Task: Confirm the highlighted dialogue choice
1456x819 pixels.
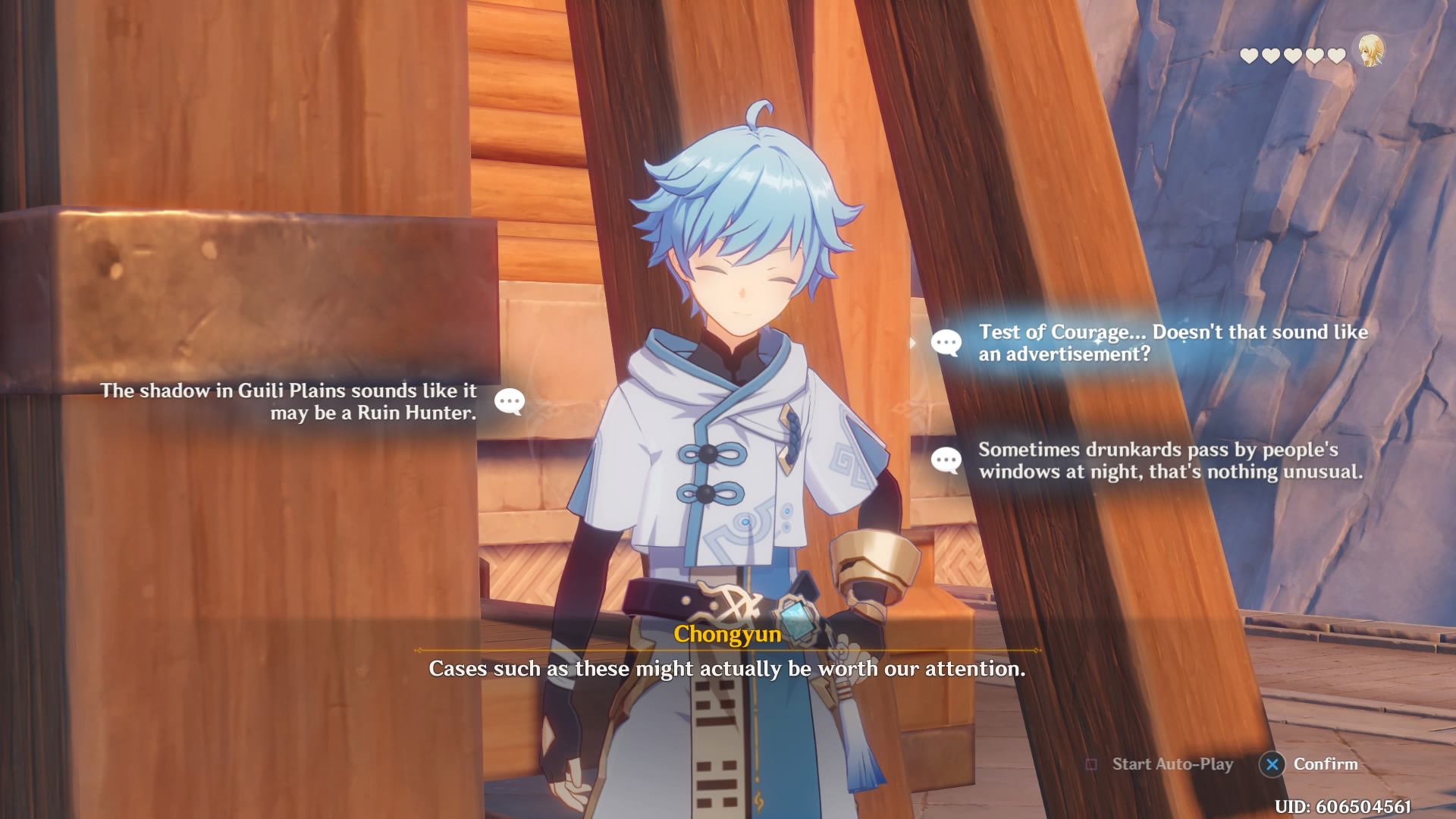Action: pyautogui.click(x=1310, y=764)
